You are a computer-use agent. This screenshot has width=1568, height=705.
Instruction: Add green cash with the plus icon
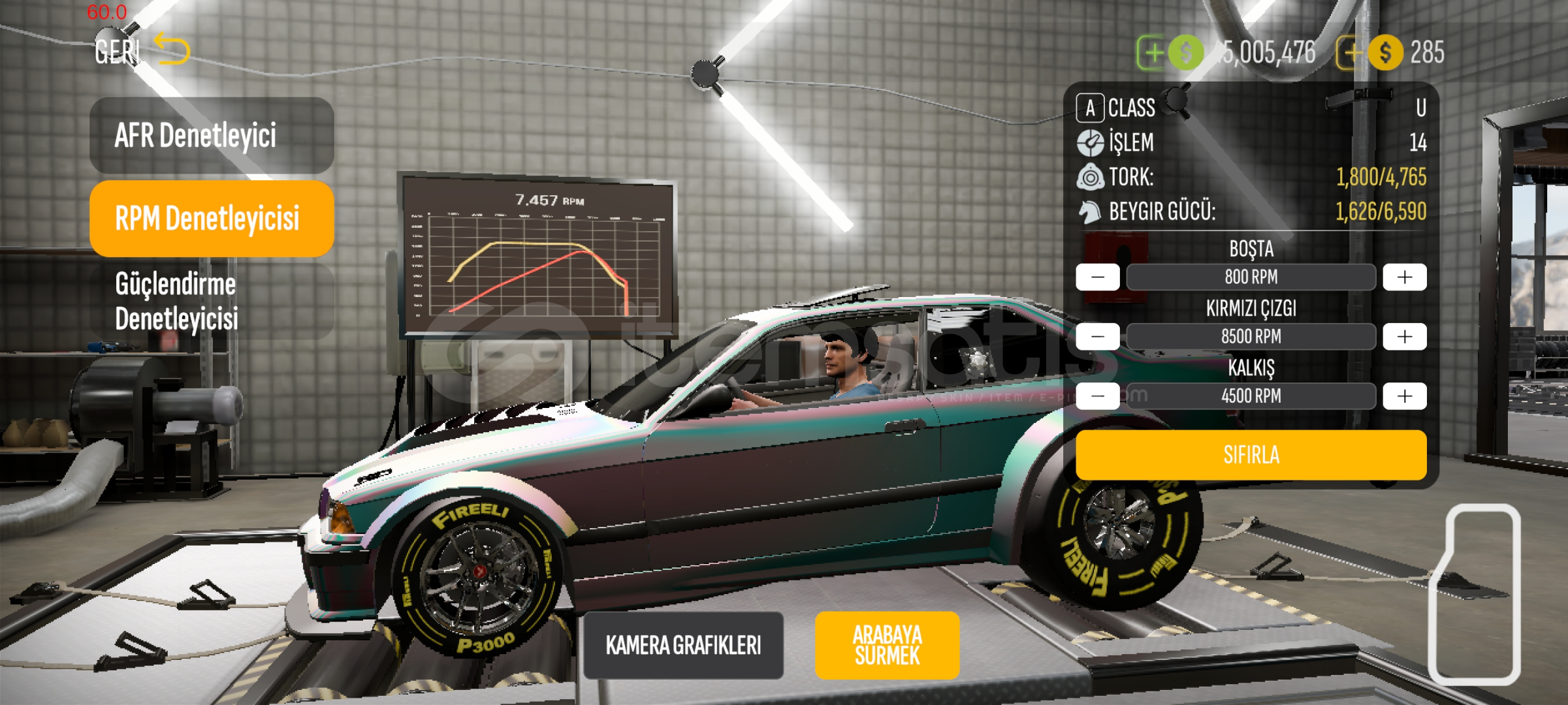(x=1153, y=52)
